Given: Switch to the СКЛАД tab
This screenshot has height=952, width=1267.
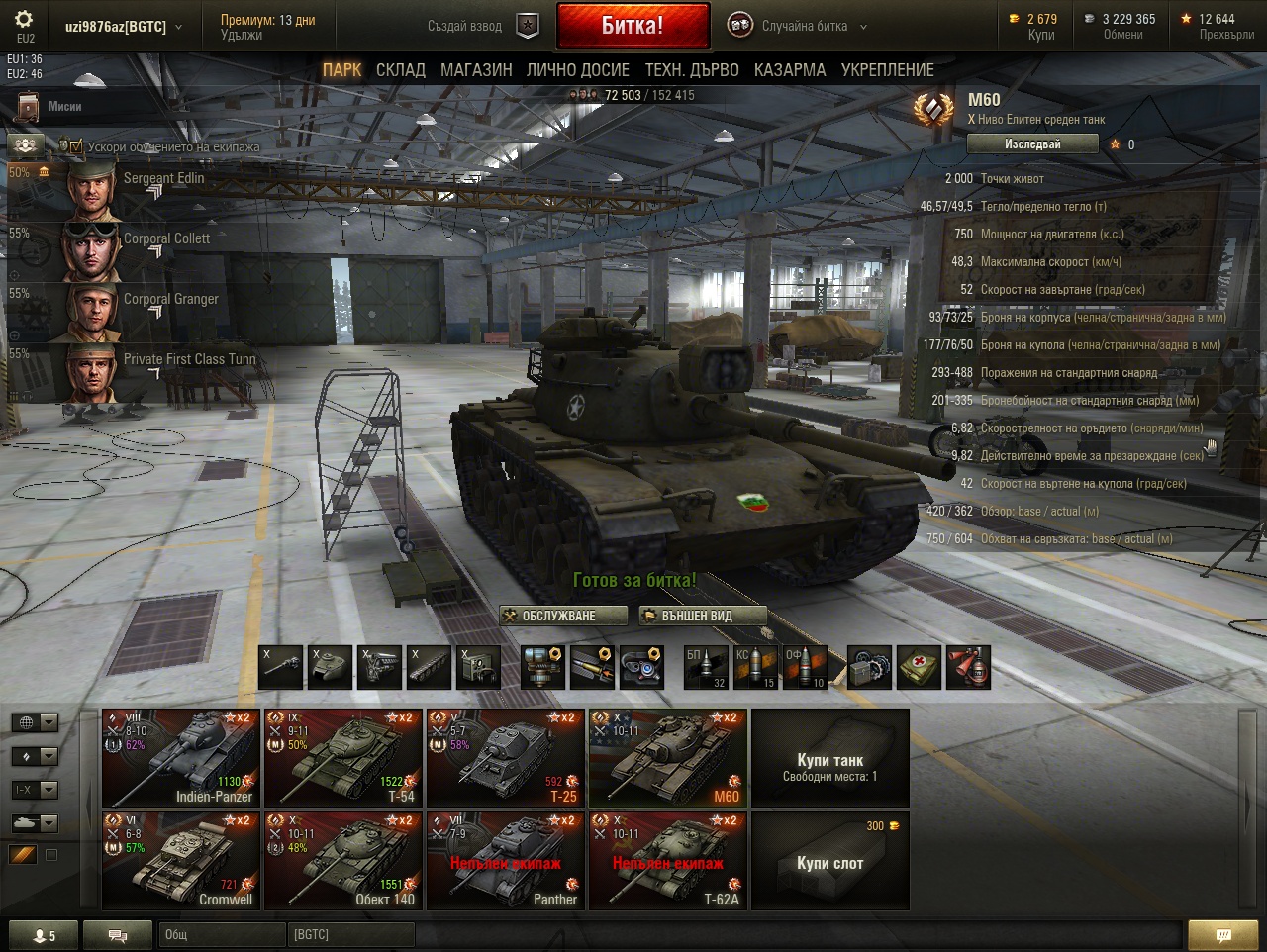Looking at the screenshot, I should 400,70.
